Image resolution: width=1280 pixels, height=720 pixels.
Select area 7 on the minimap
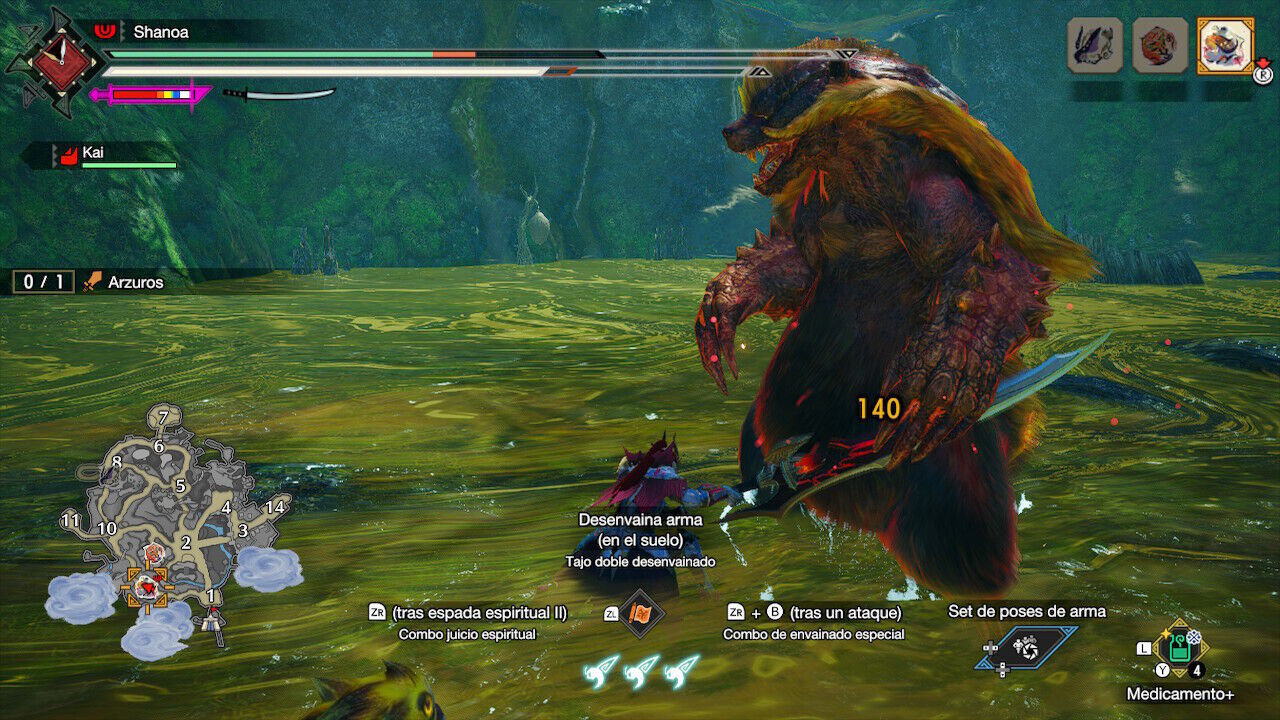click(x=164, y=416)
